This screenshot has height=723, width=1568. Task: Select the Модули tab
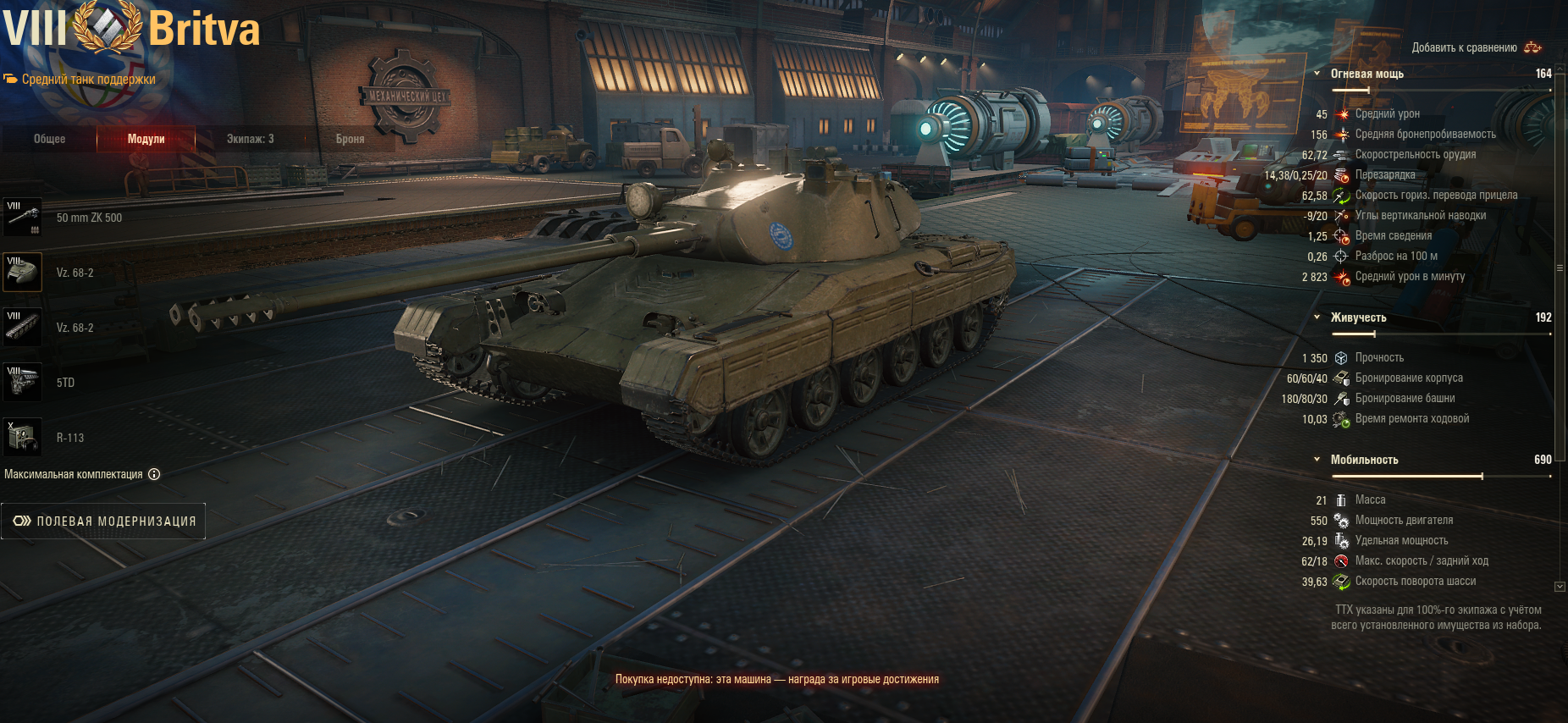click(x=146, y=139)
